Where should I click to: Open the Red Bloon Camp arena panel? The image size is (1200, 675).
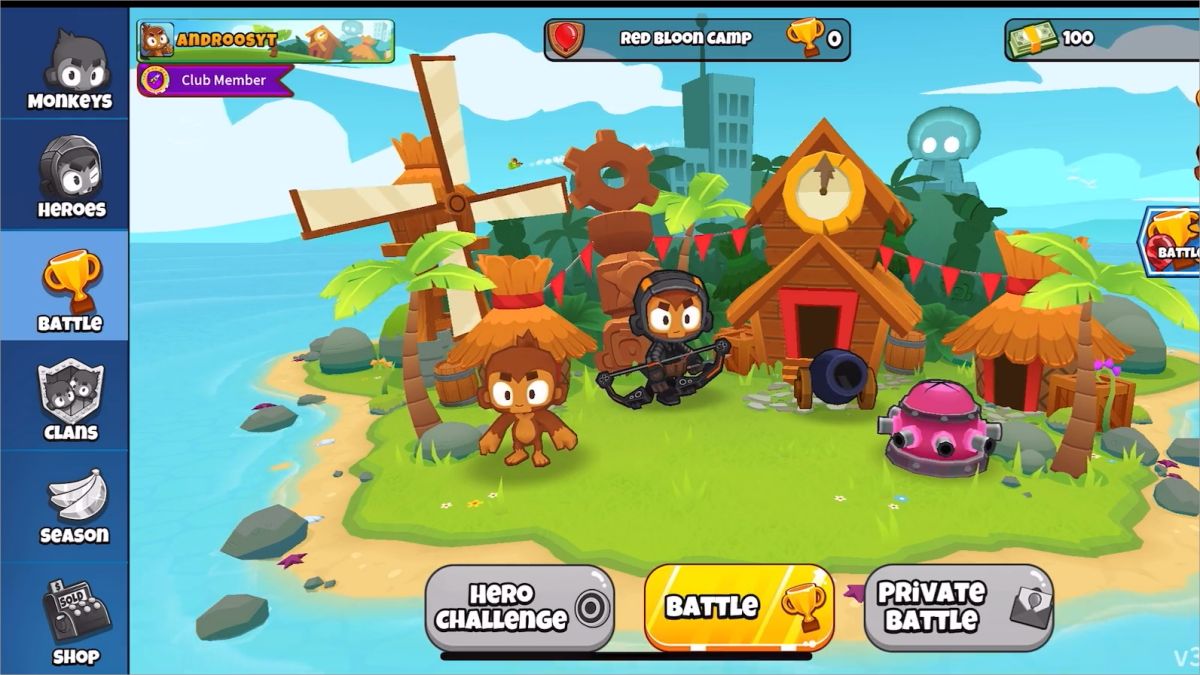pos(697,39)
